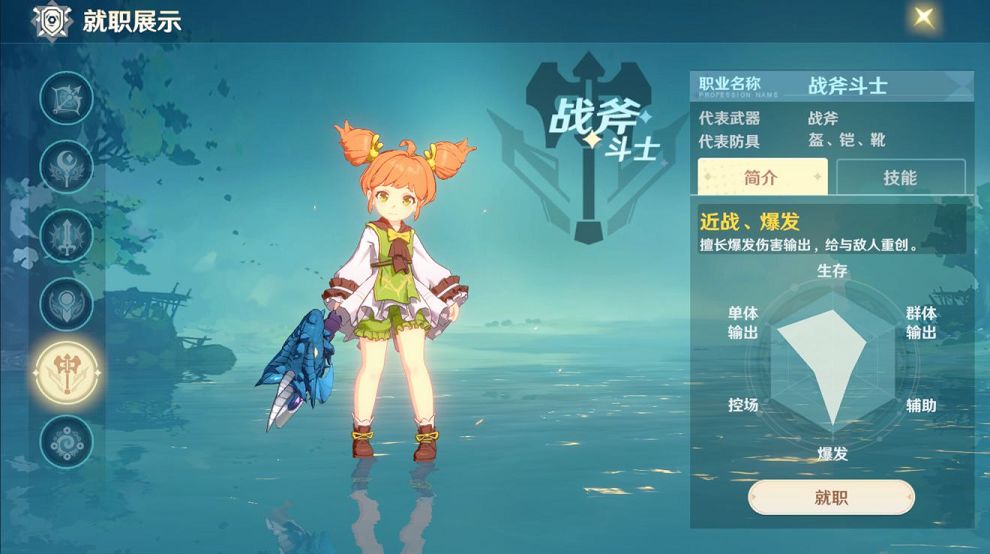
Task: Close the screen with the star button
Action: [923, 17]
